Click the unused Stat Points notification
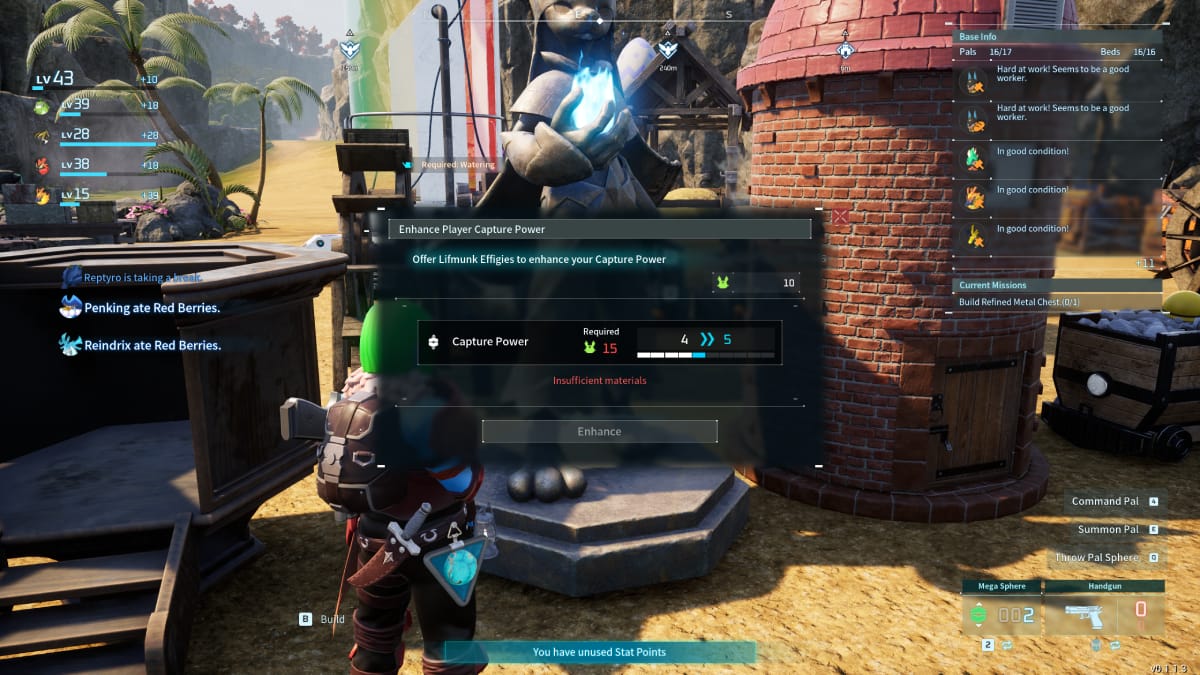 point(599,652)
